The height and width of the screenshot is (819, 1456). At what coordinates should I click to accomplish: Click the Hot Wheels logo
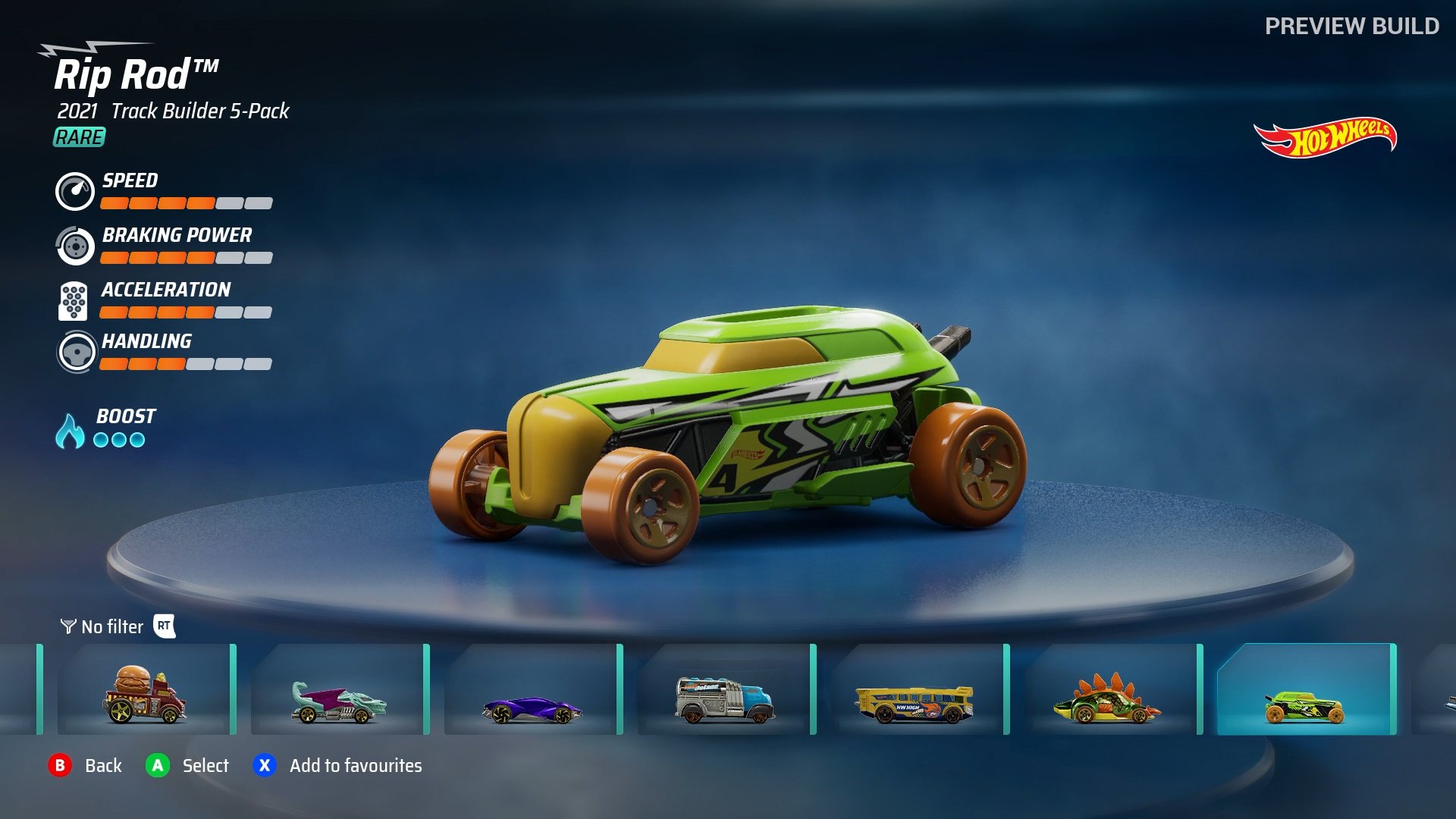[1326, 136]
